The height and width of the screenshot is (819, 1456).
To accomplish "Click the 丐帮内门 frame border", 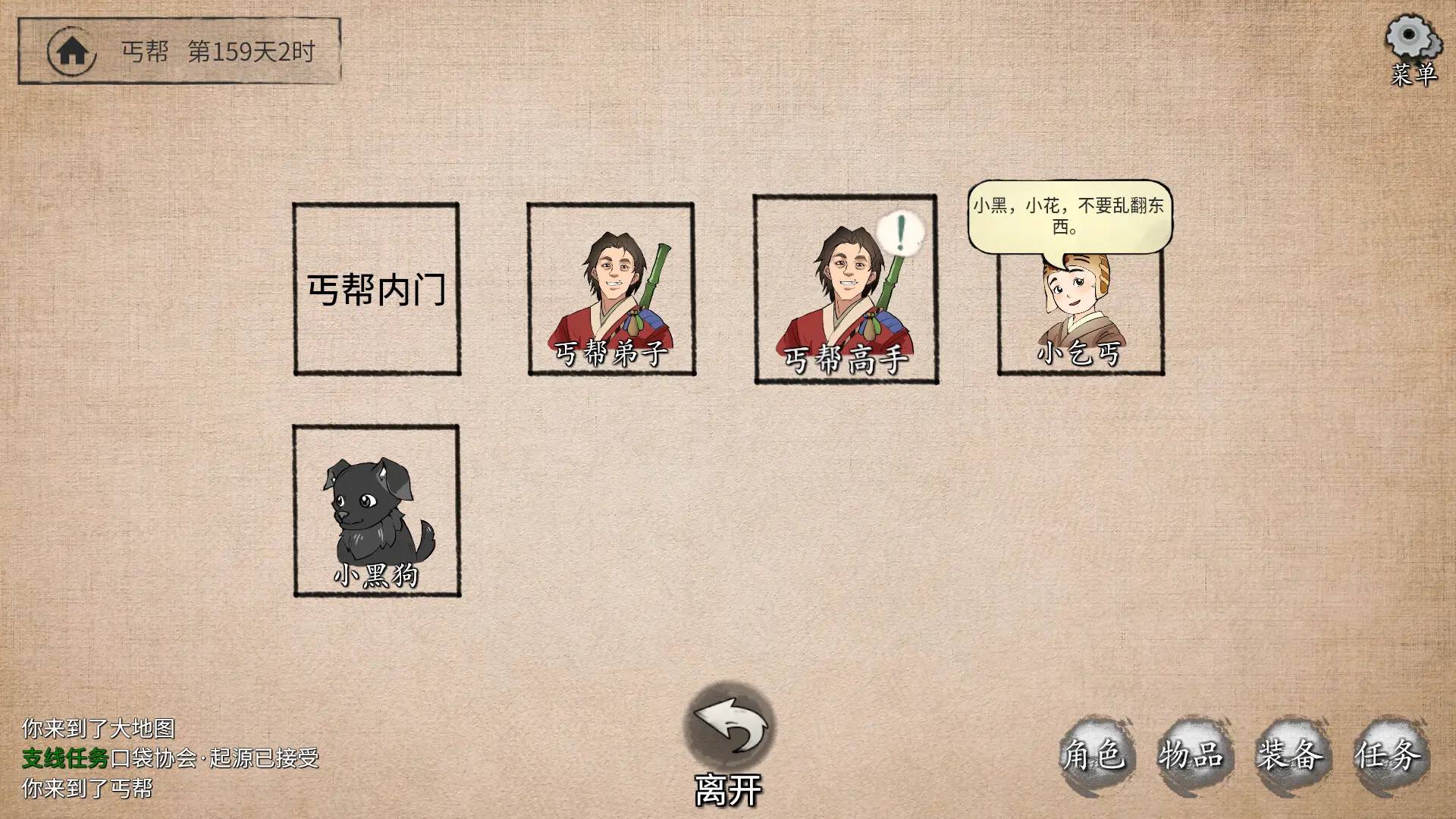I will [x=378, y=203].
